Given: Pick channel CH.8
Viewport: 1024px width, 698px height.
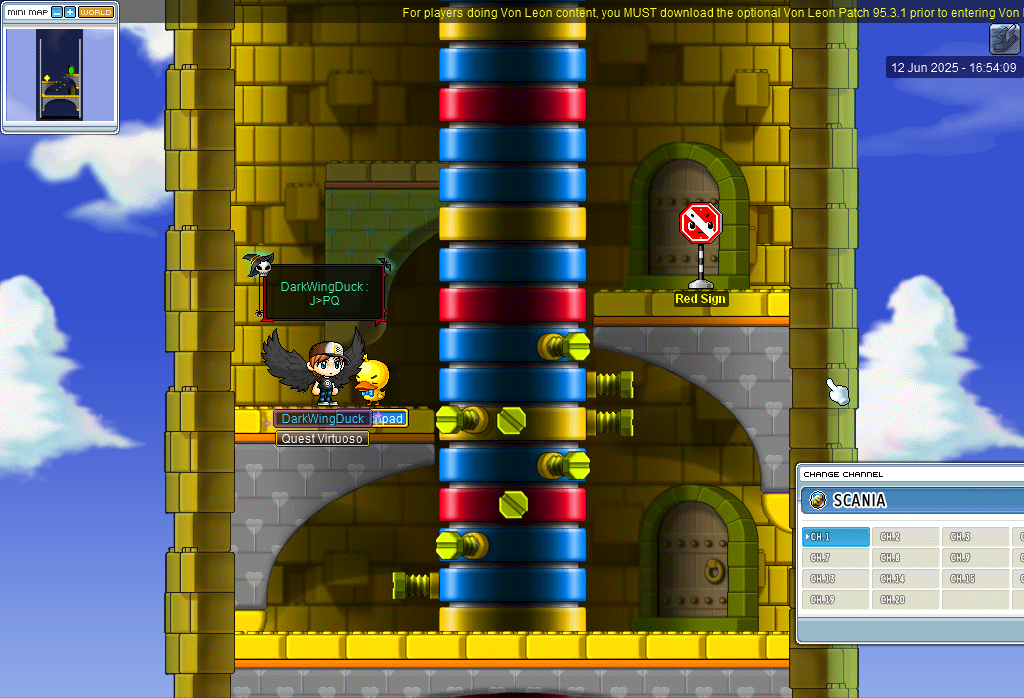Looking at the screenshot, I should pyautogui.click(x=905, y=558).
